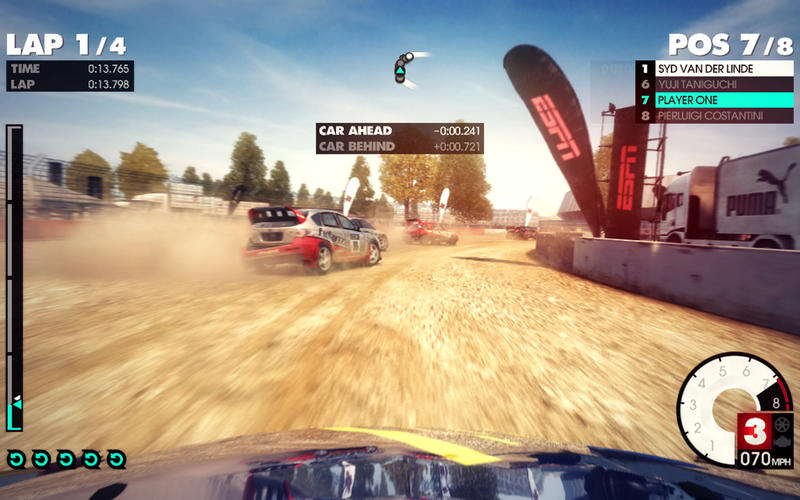Viewport: 800px width, 500px height.
Task: Click the highlighted Player One row
Action: [x=716, y=100]
